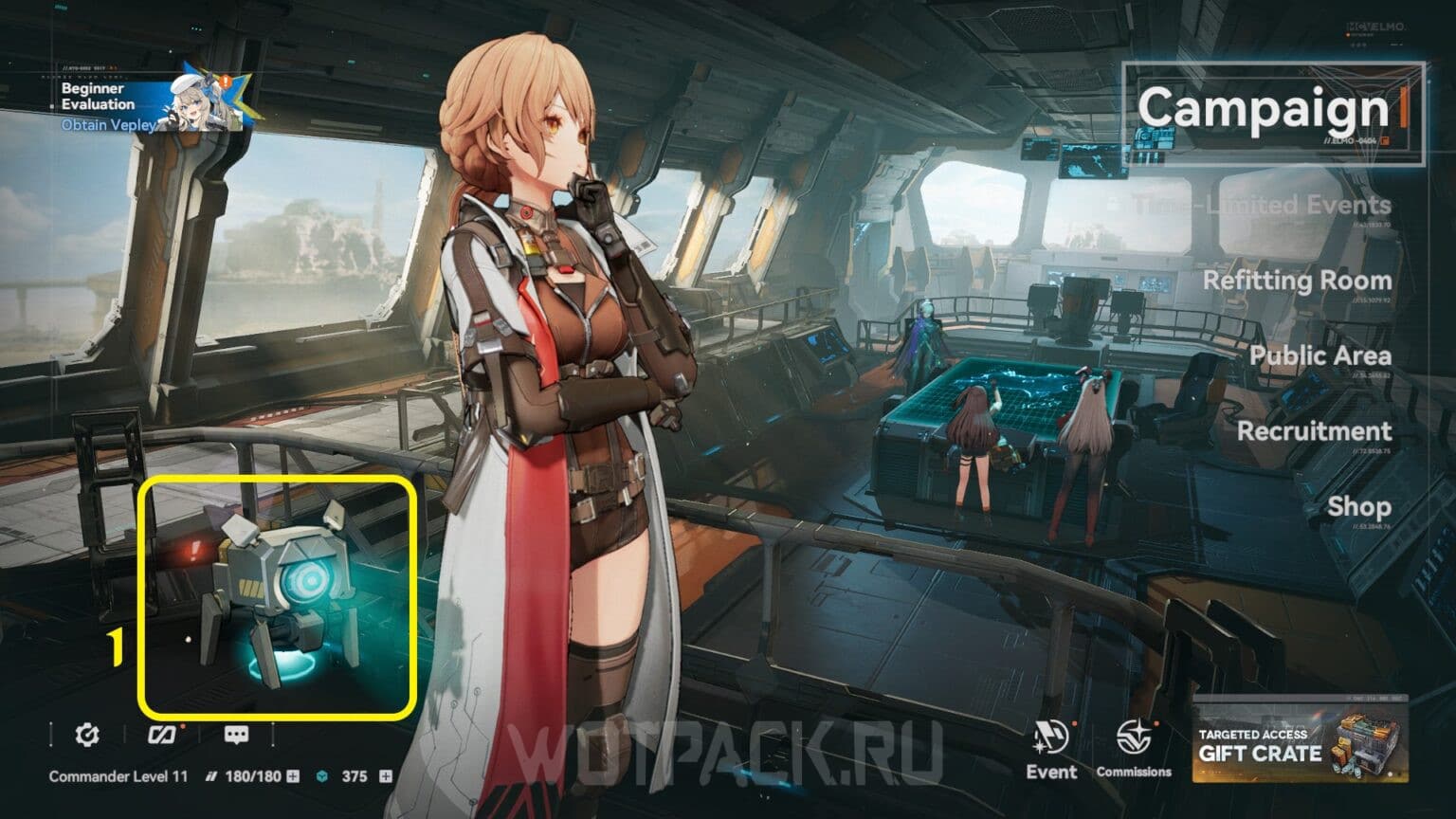Click the pagination dot on the Gift Crate banner
This screenshot has width=1456, height=819.
1390,774
